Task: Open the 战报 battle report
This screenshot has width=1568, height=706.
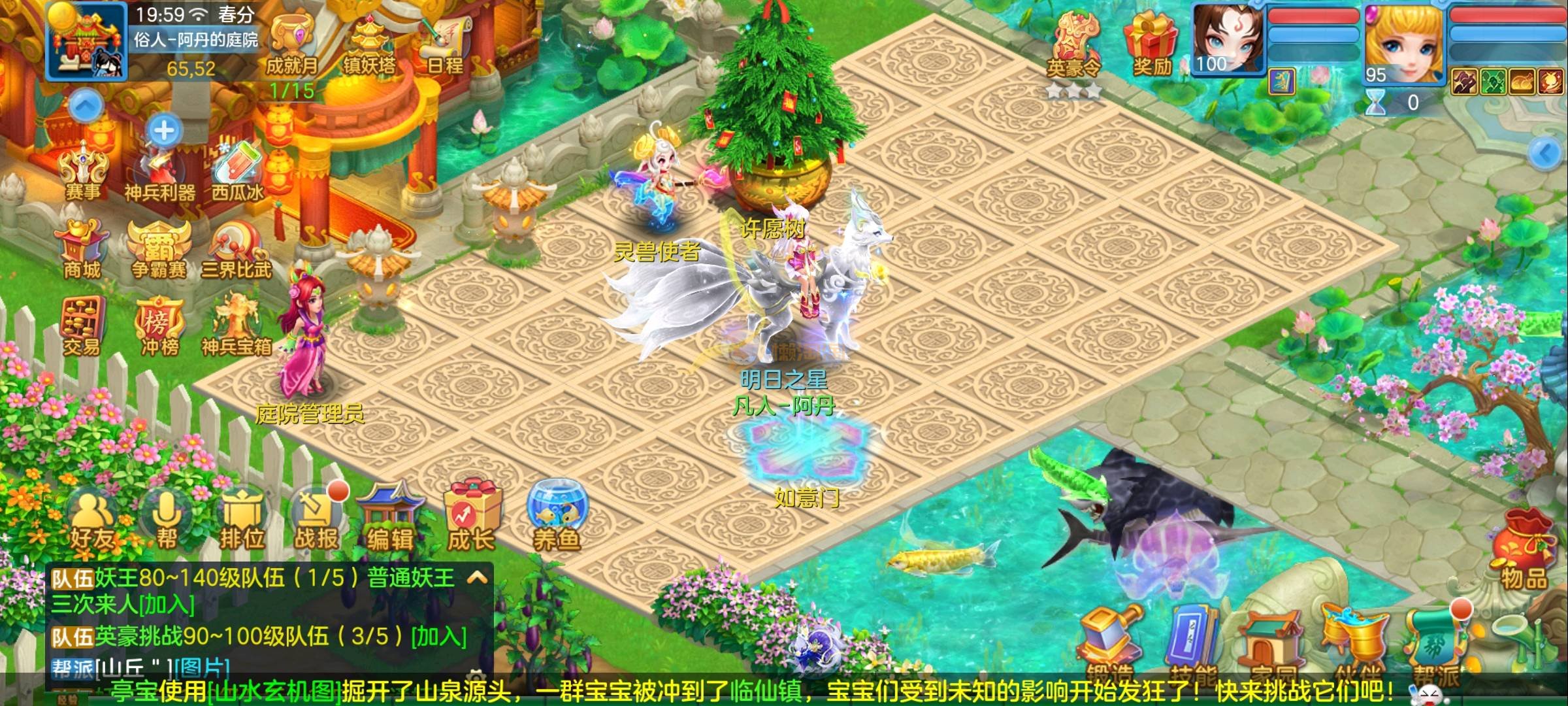Action: (316, 522)
